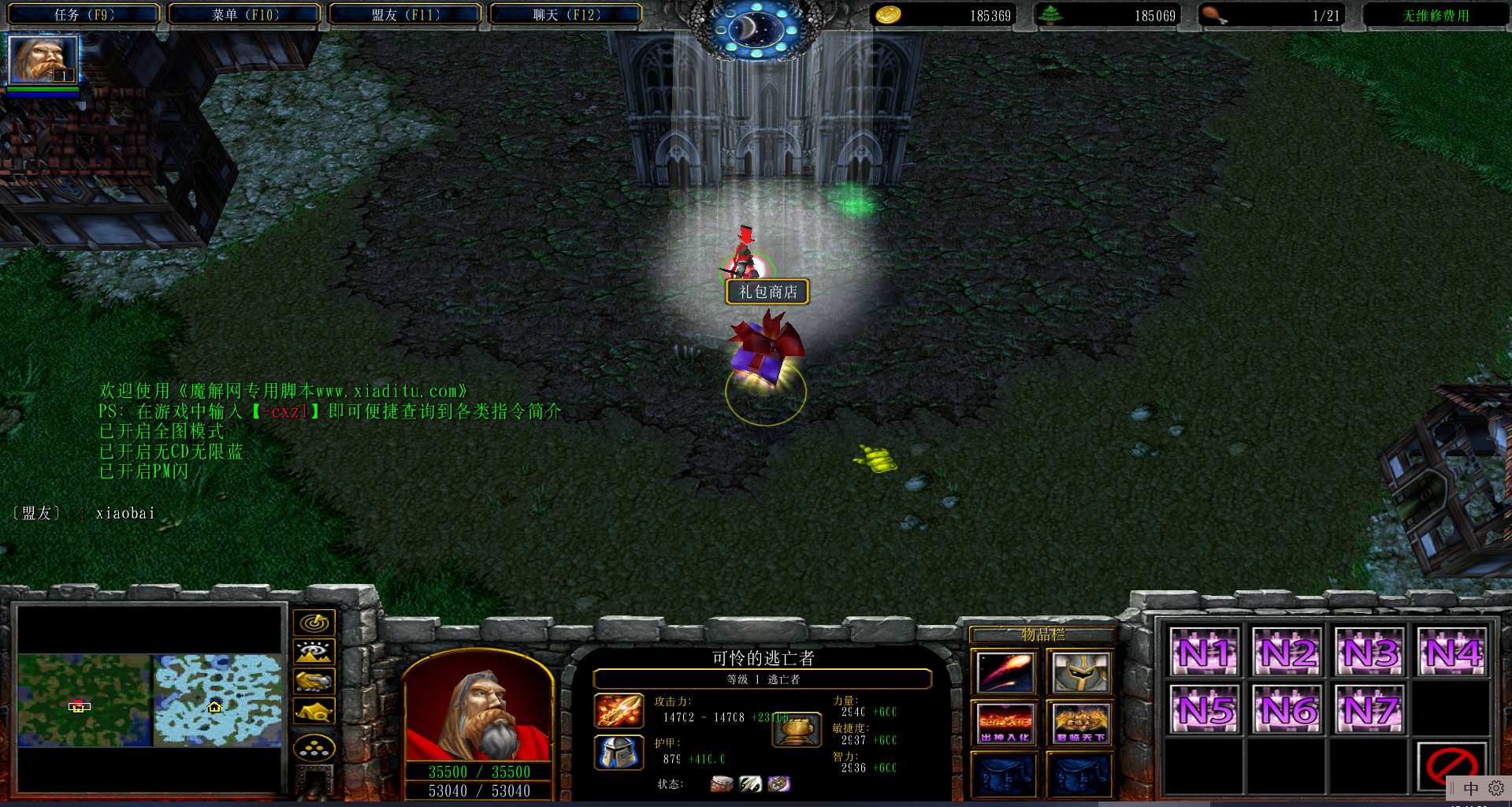The image size is (1512, 807).
Task: Click the red cancel command button
Action: 1451,766
